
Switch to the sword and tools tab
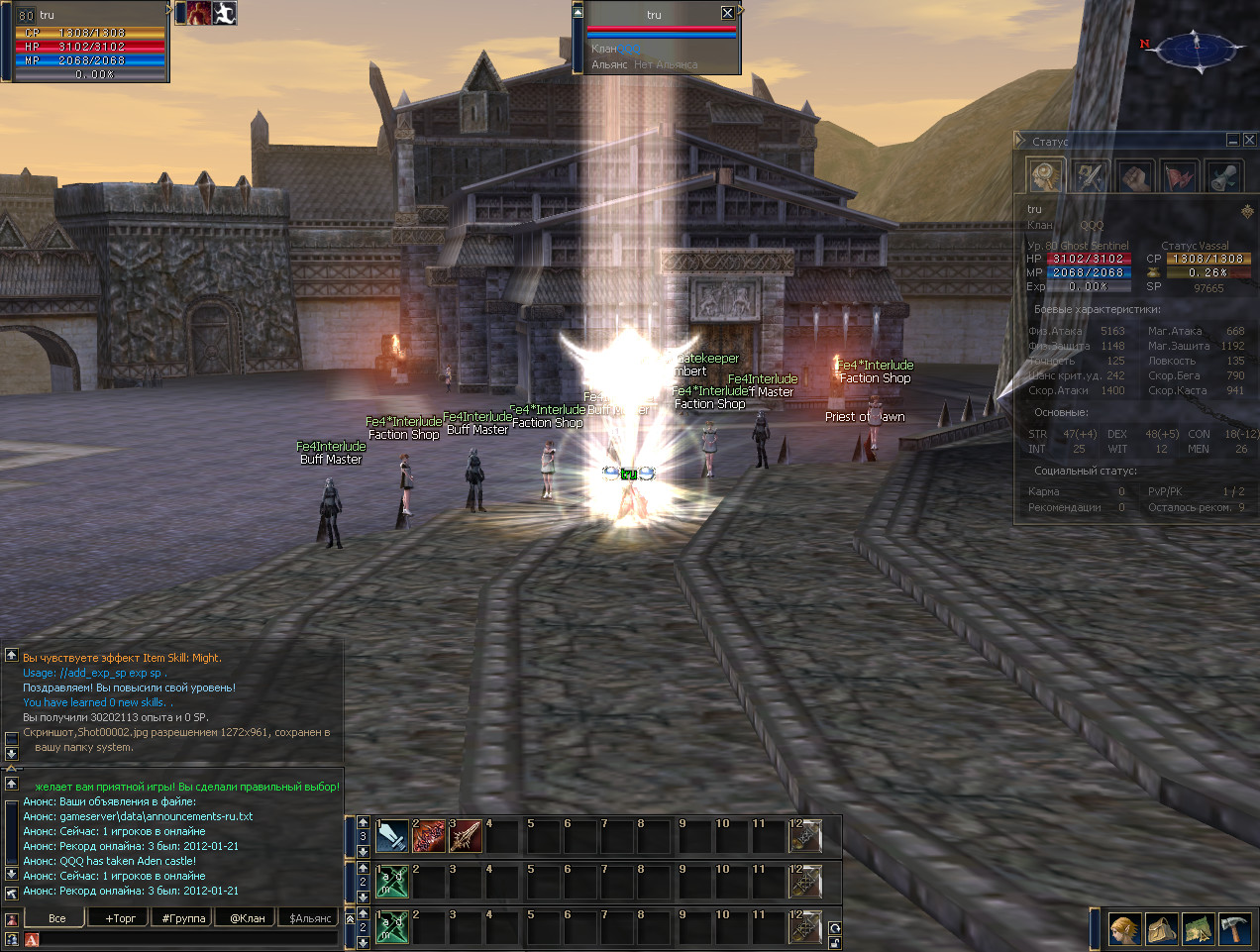pyautogui.click(x=1091, y=177)
